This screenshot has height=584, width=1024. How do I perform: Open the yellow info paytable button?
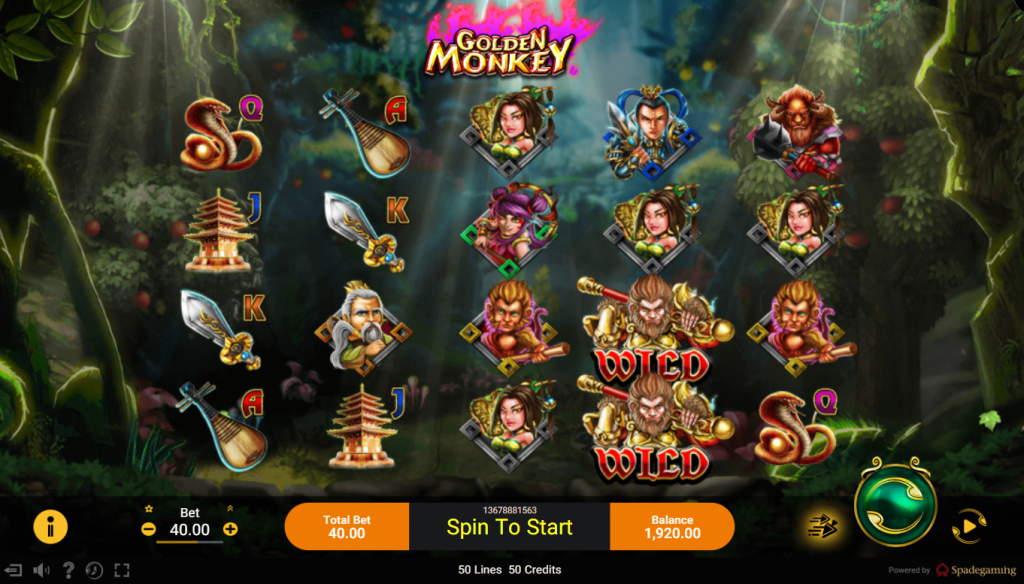(x=50, y=526)
